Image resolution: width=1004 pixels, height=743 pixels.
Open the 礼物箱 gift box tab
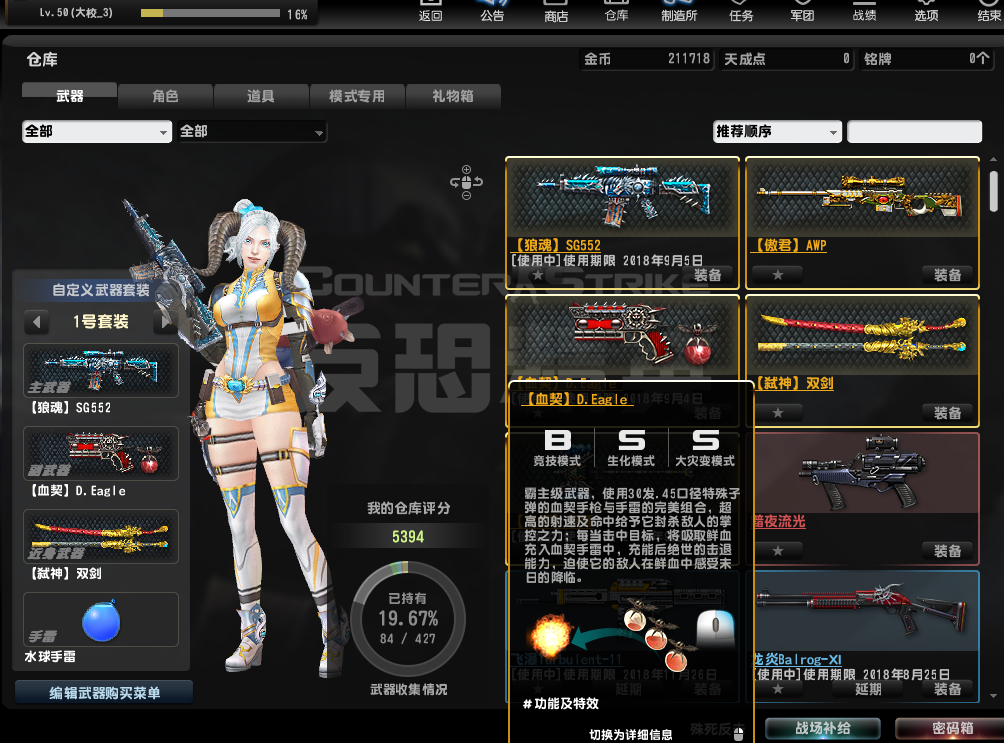pyautogui.click(x=453, y=96)
